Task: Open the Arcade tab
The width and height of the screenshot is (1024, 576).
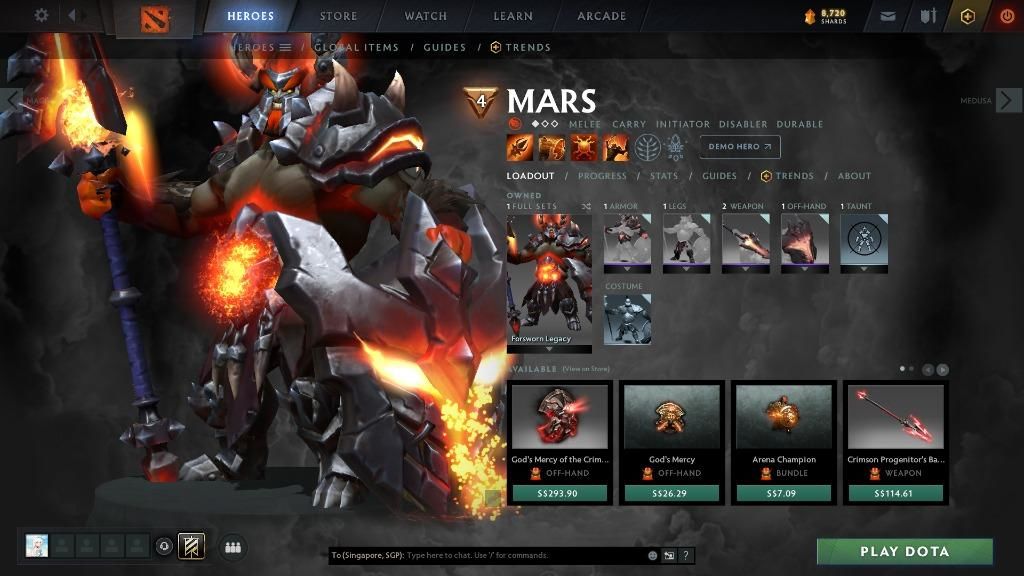Action: coord(601,16)
